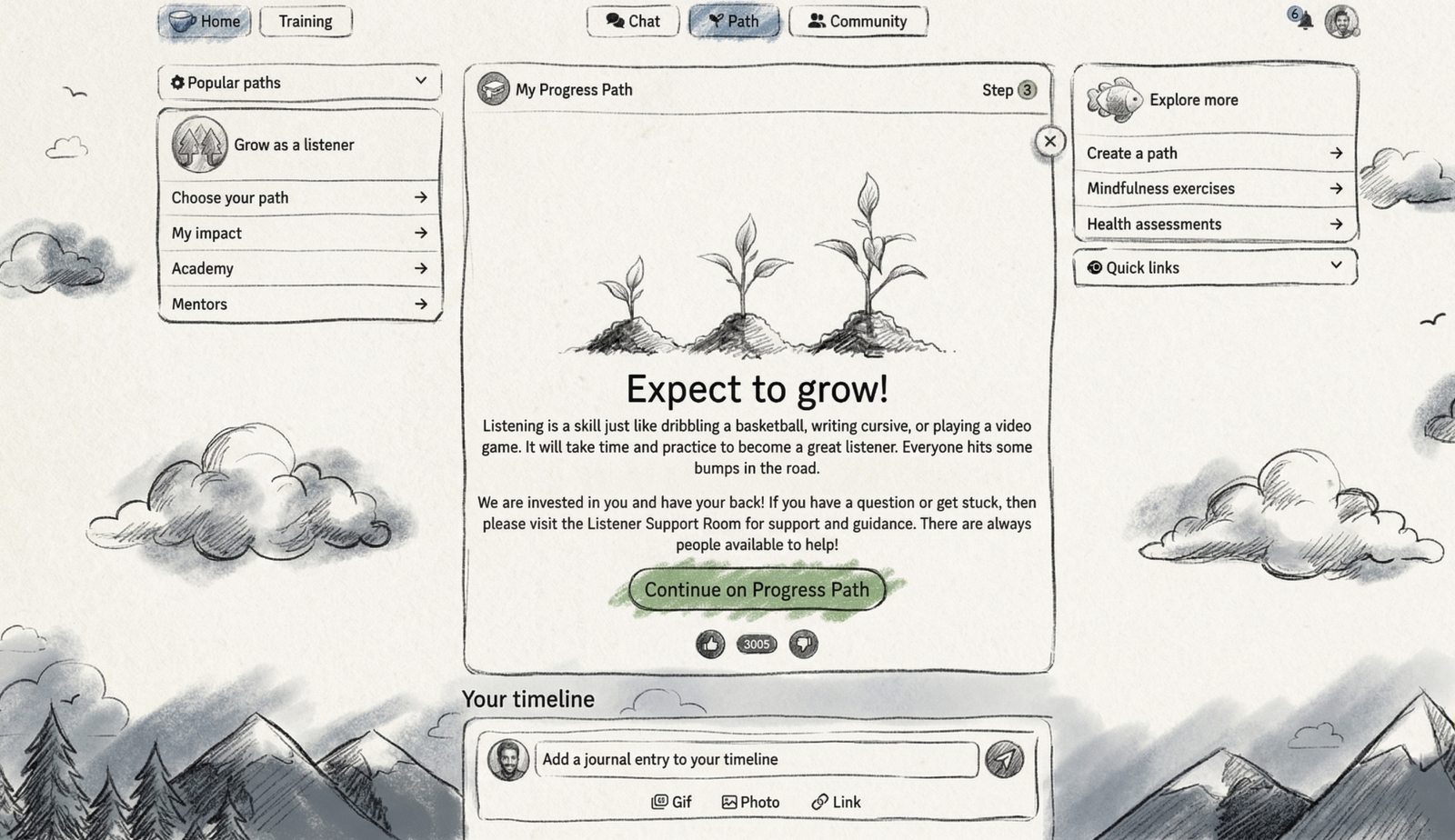The height and width of the screenshot is (840, 1455).
Task: Open the Quick links dropdown
Action: click(1336, 265)
